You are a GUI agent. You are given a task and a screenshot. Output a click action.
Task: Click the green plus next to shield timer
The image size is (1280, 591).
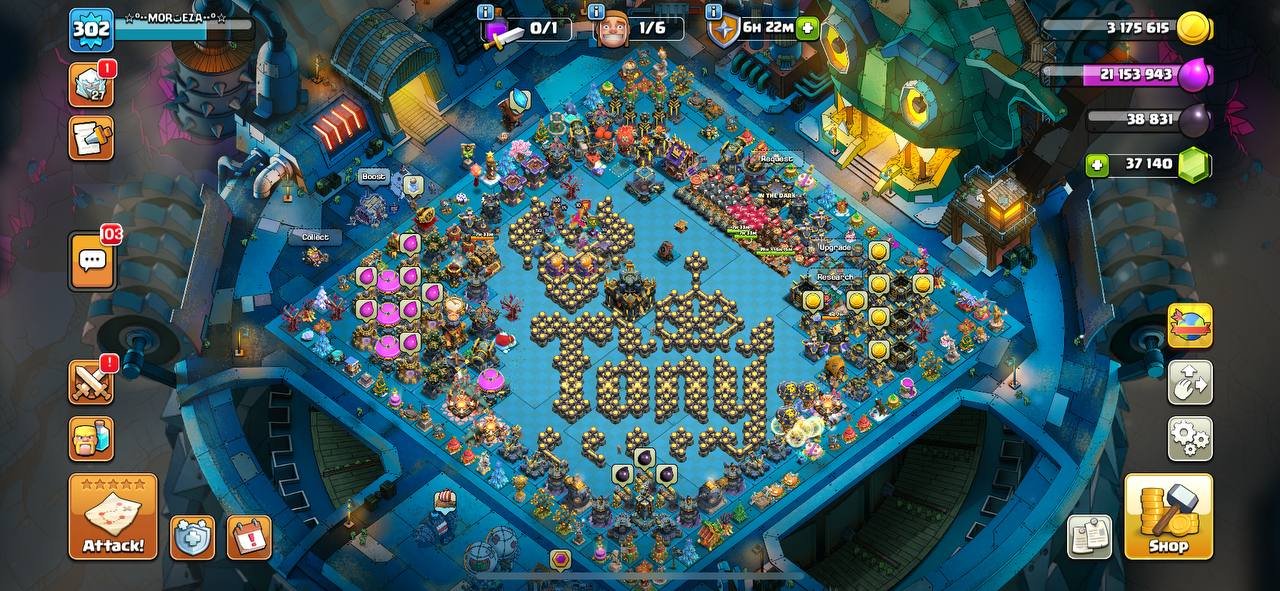[x=808, y=28]
